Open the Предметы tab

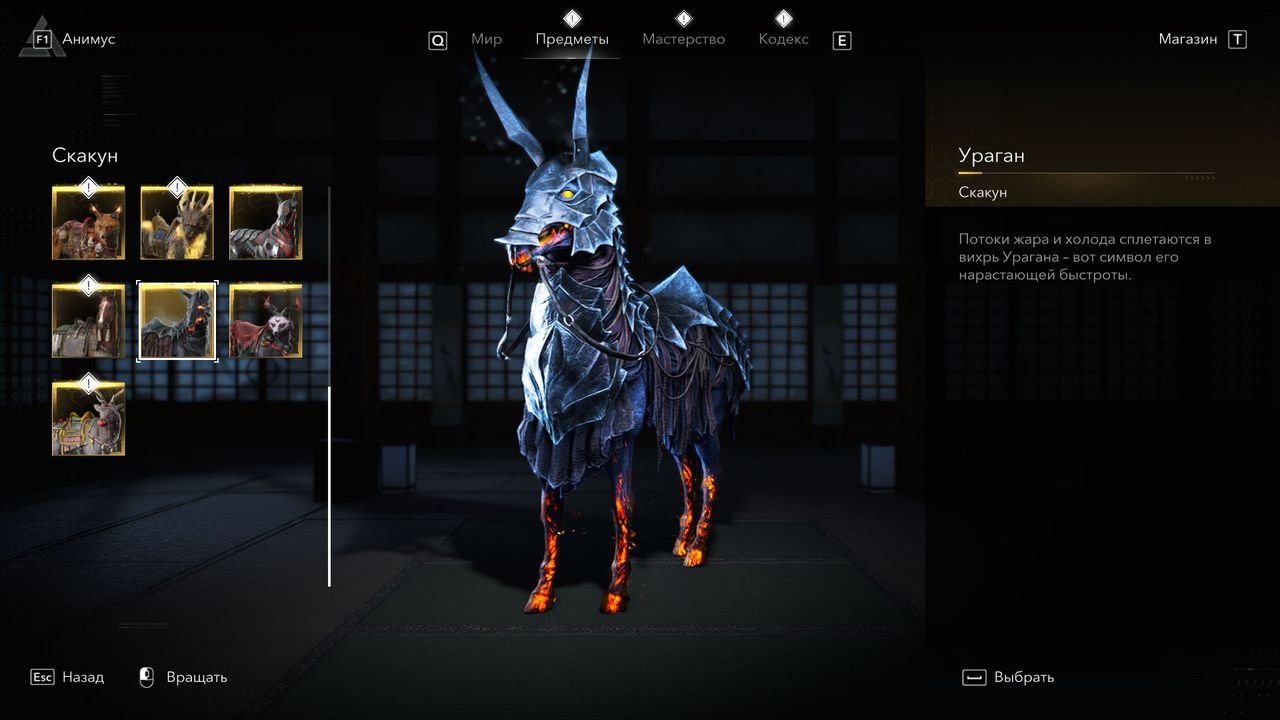pos(572,40)
